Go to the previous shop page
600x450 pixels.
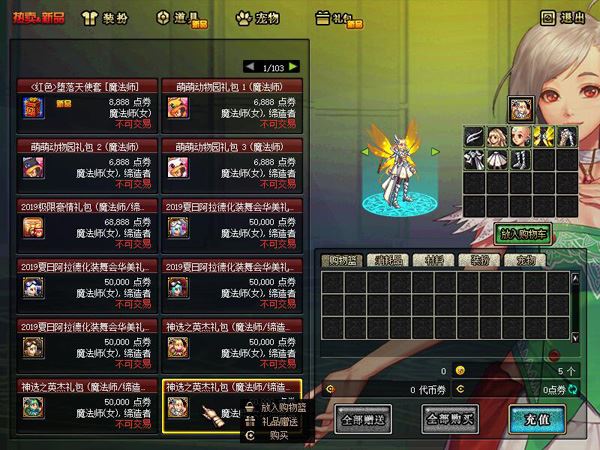click(250, 66)
